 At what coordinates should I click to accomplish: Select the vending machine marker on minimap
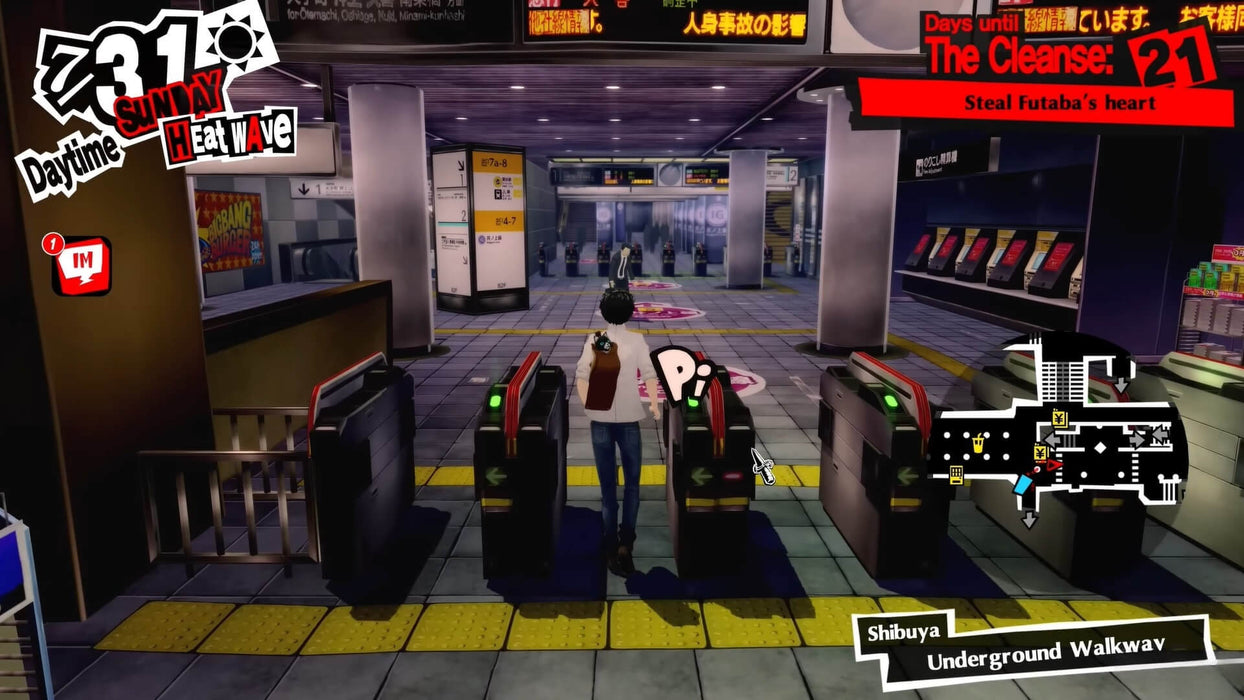[x=956, y=475]
